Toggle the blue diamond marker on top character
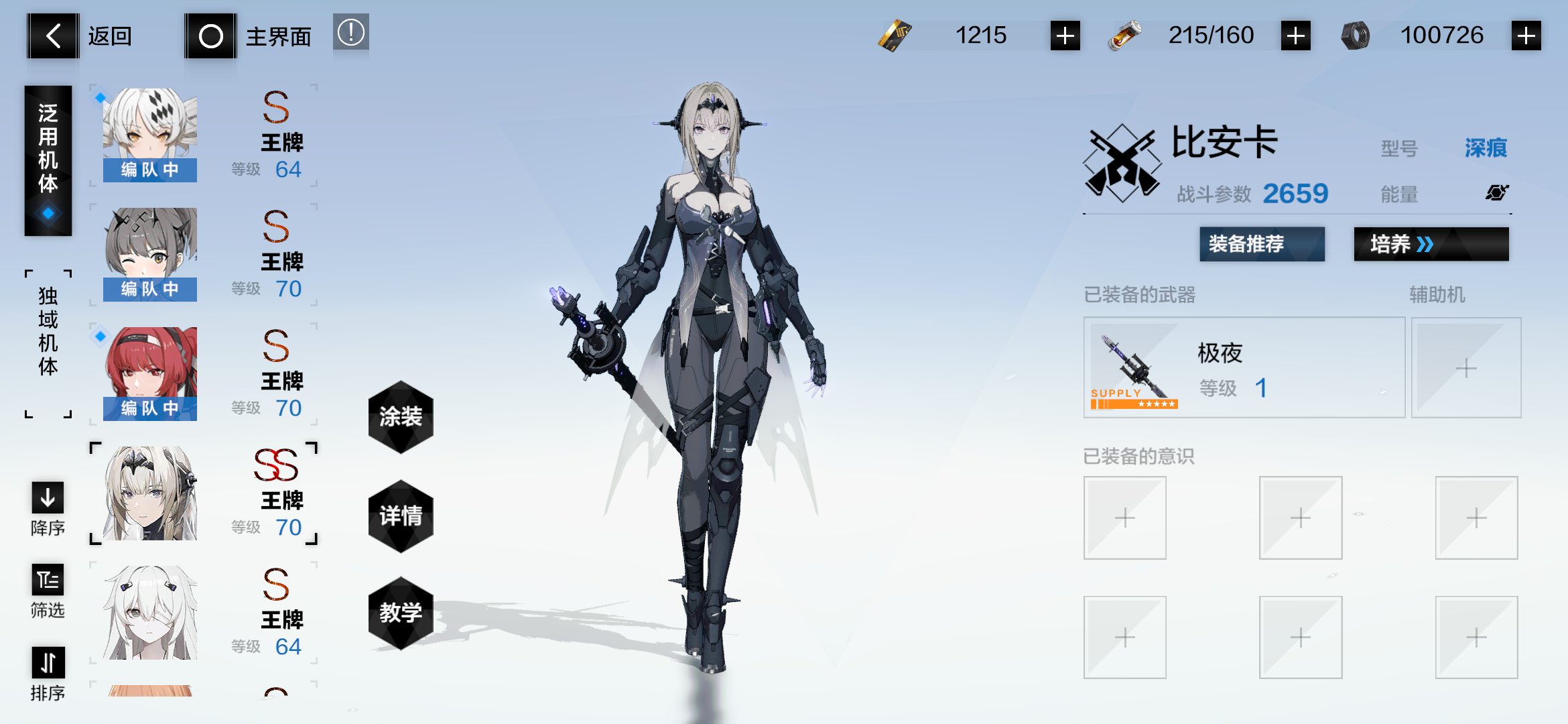This screenshot has height=724, width=1568. pyautogui.click(x=99, y=97)
